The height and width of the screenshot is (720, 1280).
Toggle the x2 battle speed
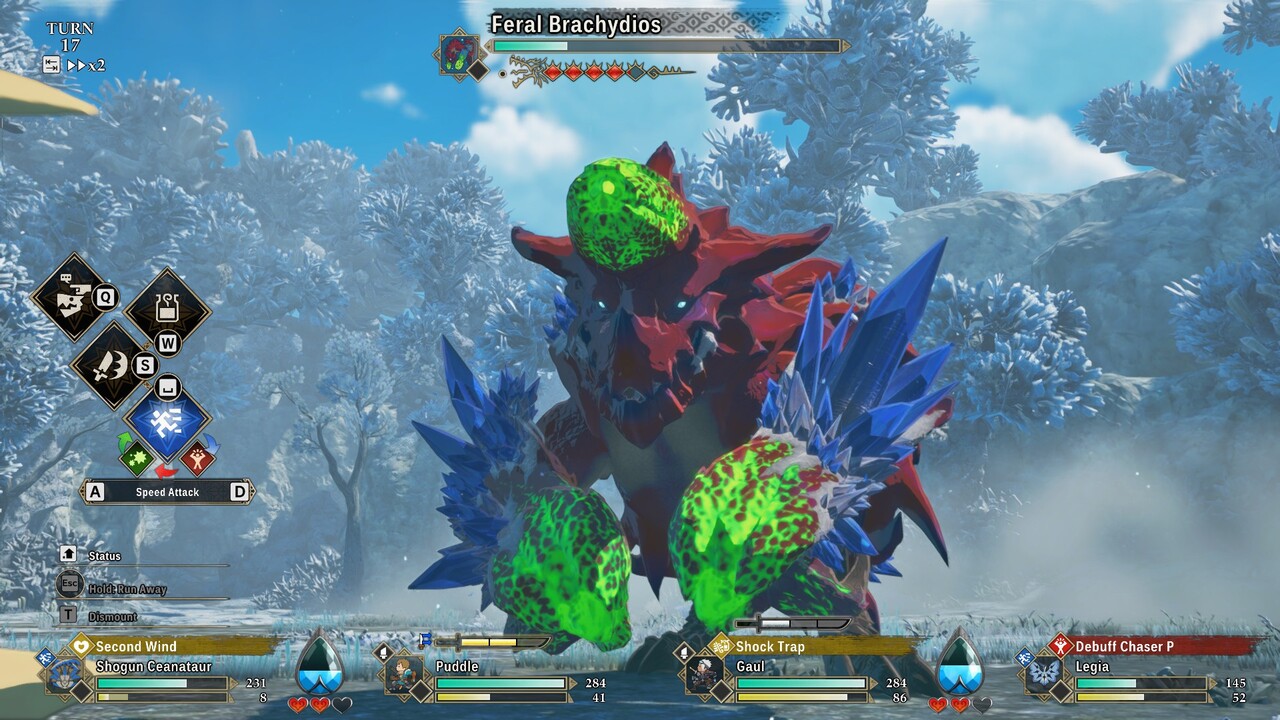pos(86,66)
